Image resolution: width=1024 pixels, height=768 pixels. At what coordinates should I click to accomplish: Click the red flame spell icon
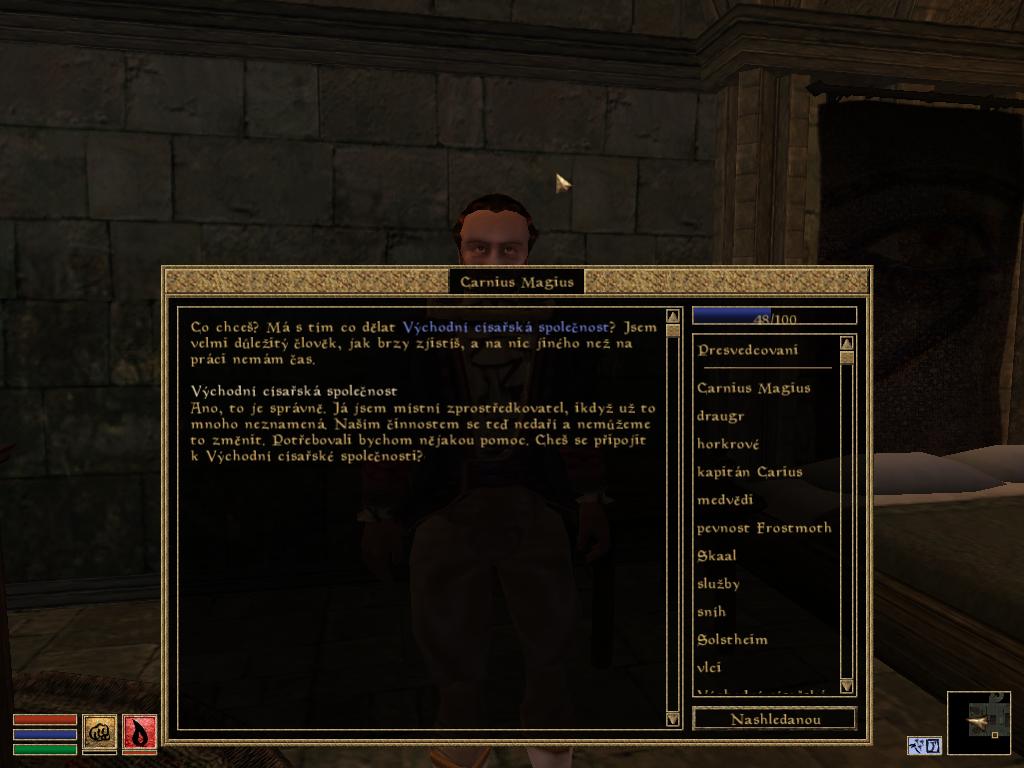click(x=140, y=732)
